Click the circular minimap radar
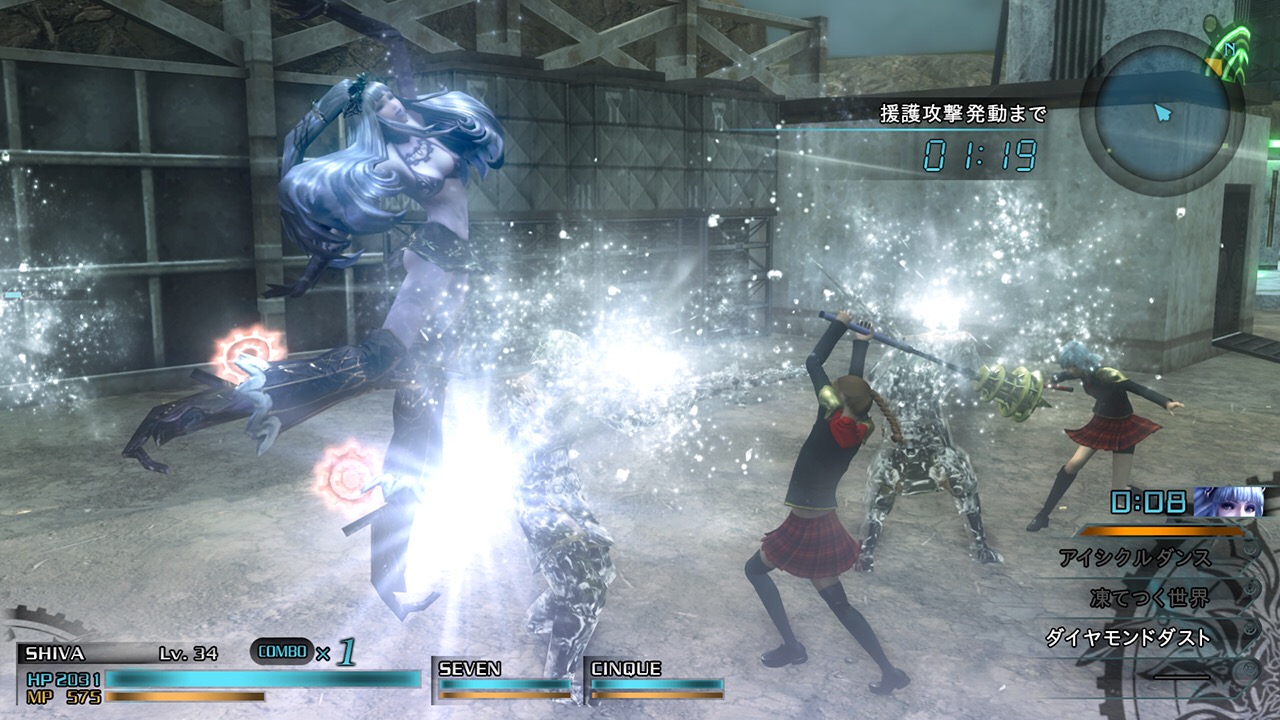The width and height of the screenshot is (1280, 720). pos(1162,111)
